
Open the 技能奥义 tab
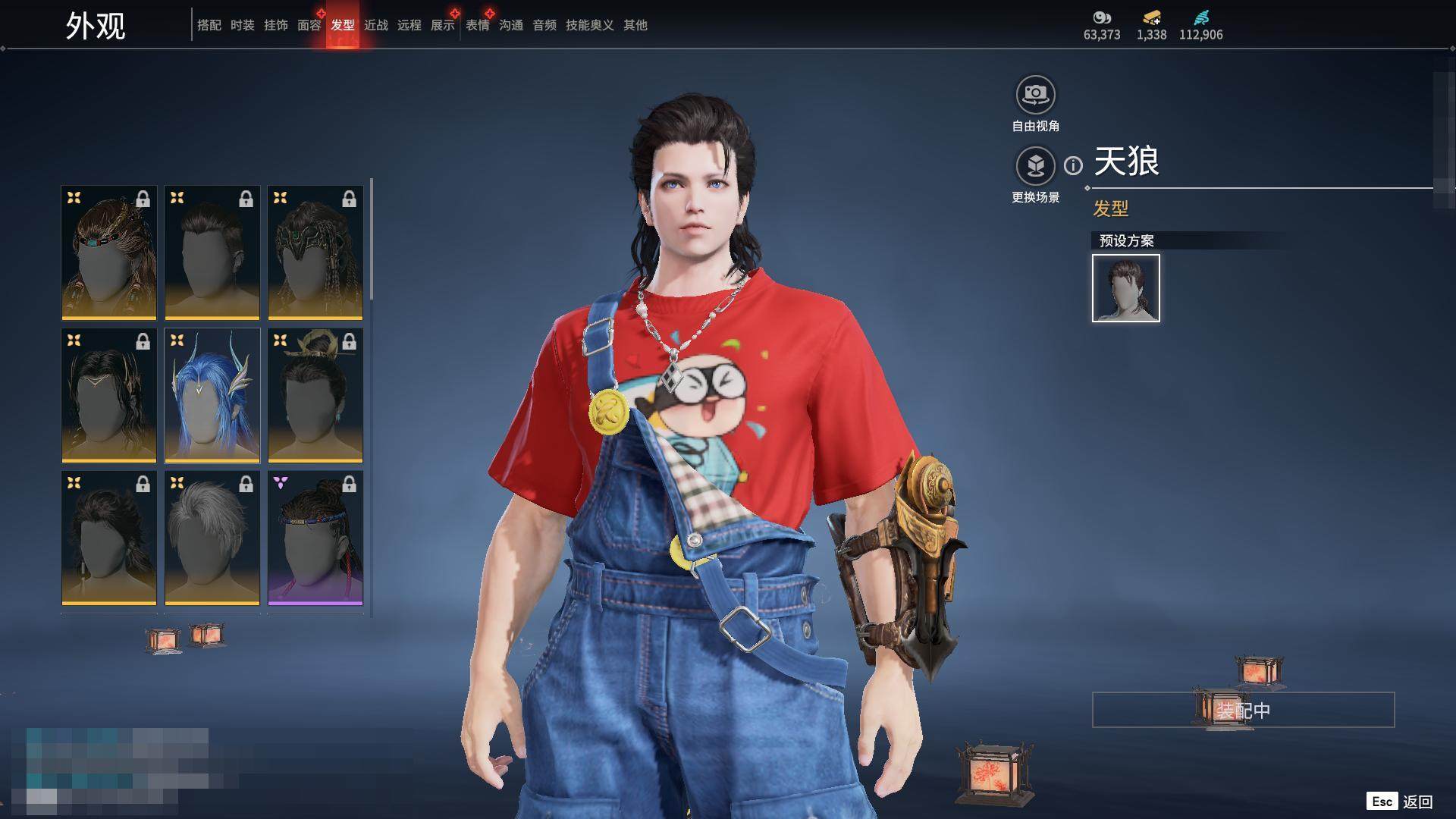pos(589,25)
